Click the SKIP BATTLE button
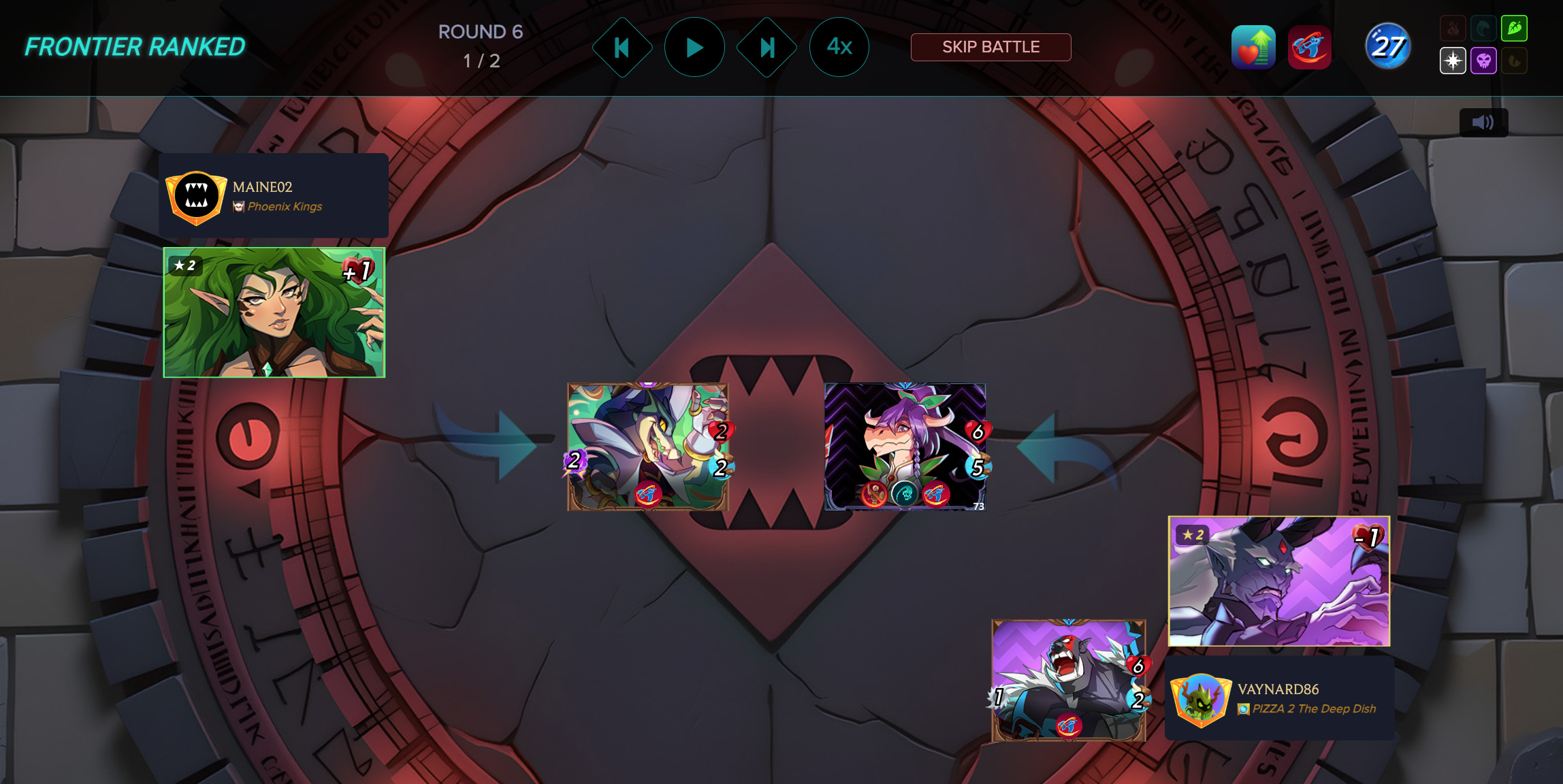Viewport: 1563px width, 784px height. click(990, 48)
